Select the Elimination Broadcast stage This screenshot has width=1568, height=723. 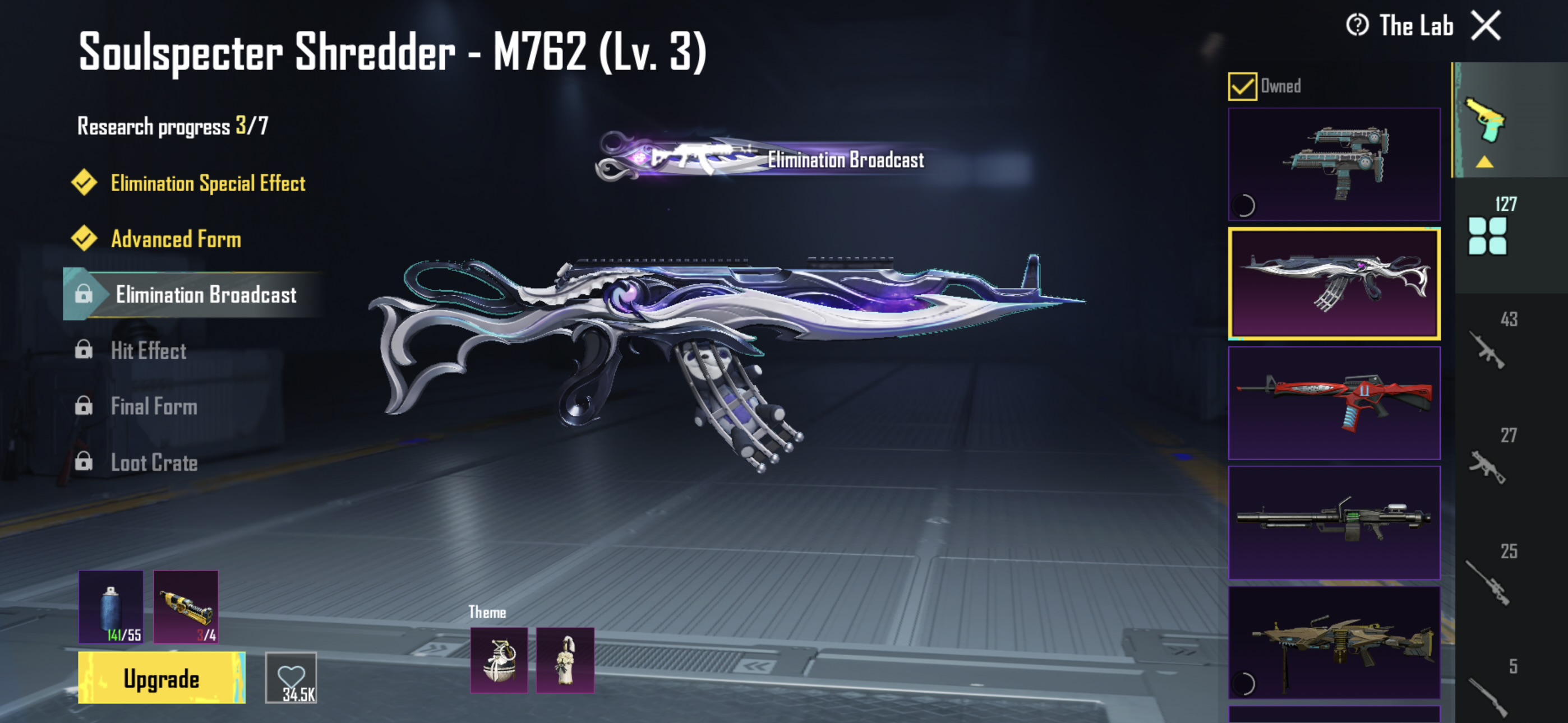pyautogui.click(x=205, y=295)
